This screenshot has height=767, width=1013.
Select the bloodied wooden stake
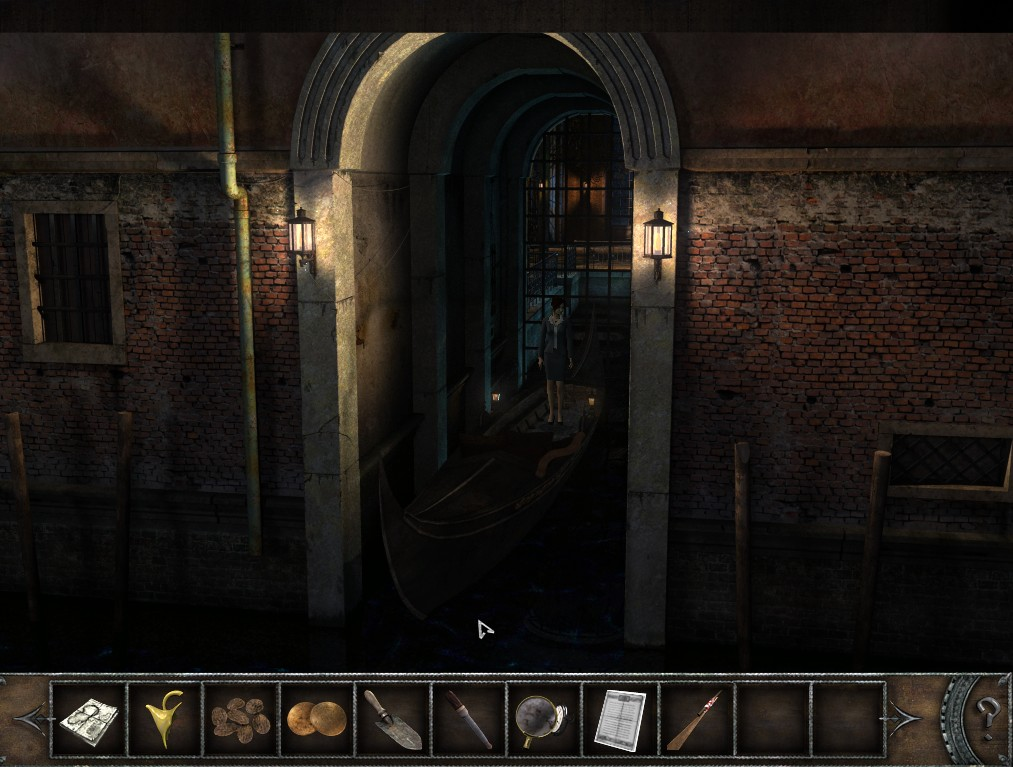click(x=695, y=720)
